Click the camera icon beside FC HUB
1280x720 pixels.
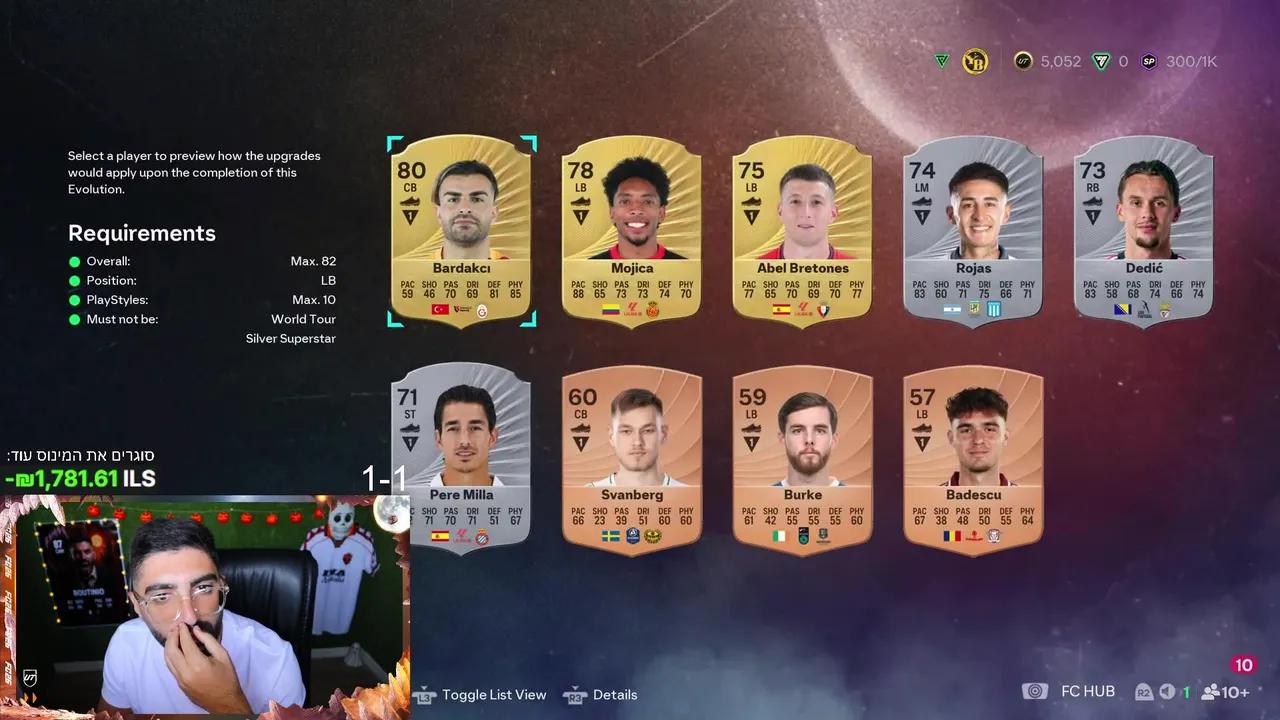point(1035,691)
